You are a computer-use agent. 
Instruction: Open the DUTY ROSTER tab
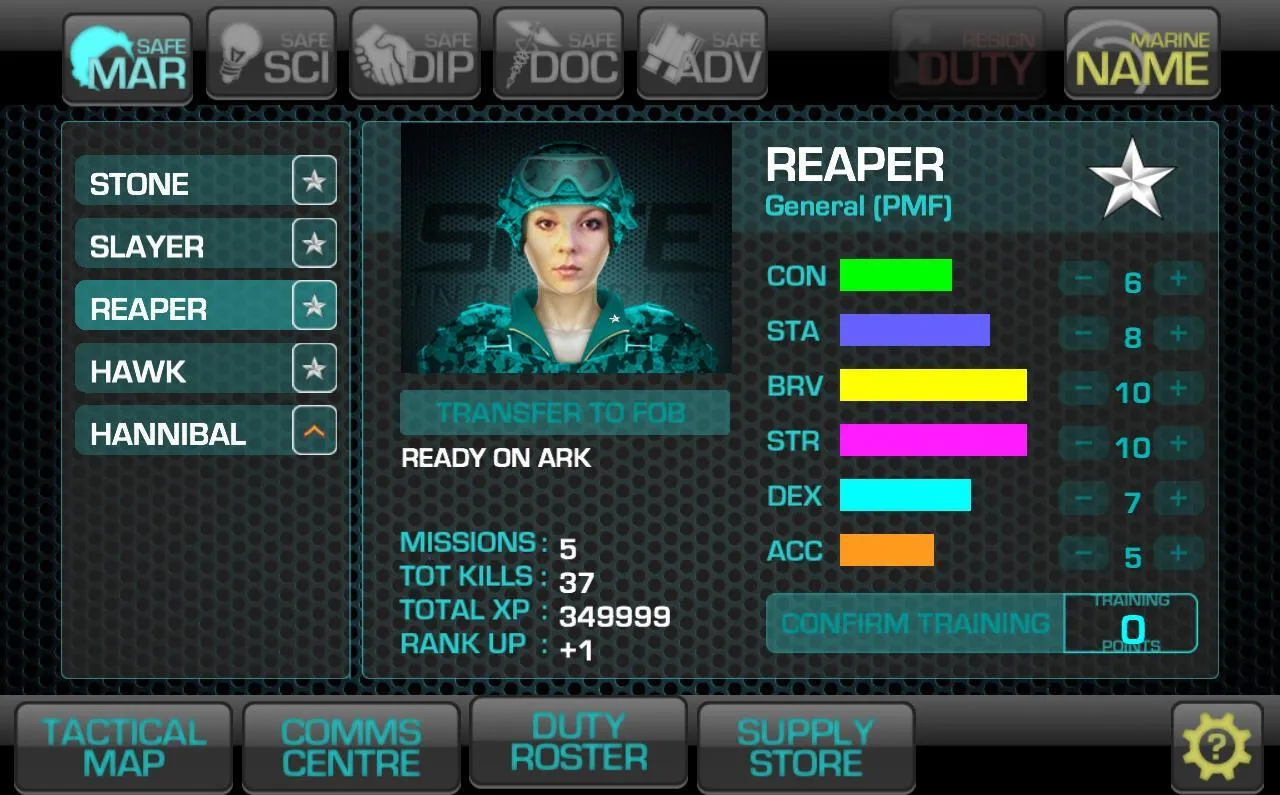(578, 742)
